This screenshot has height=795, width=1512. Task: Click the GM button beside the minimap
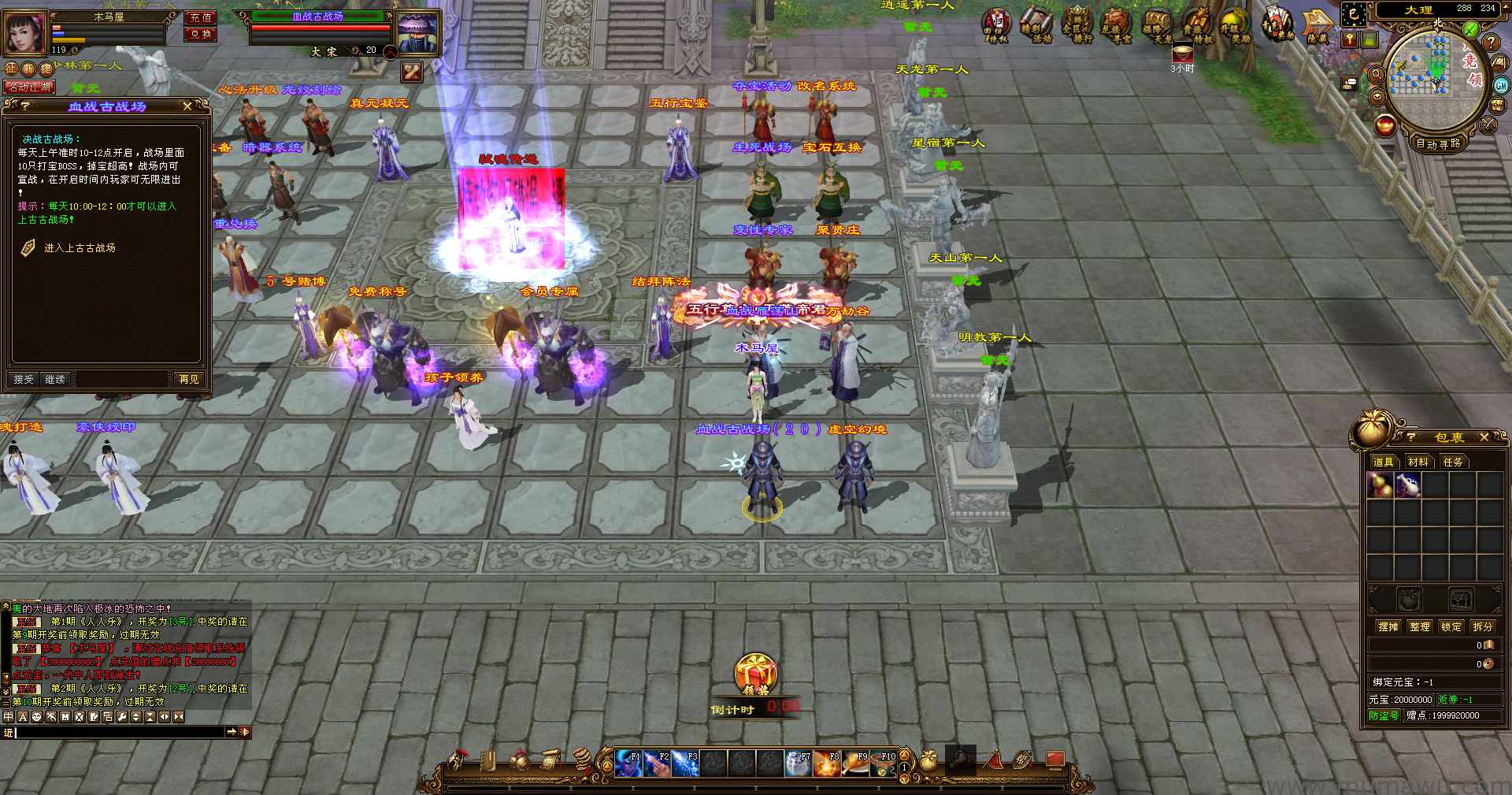[x=1501, y=86]
